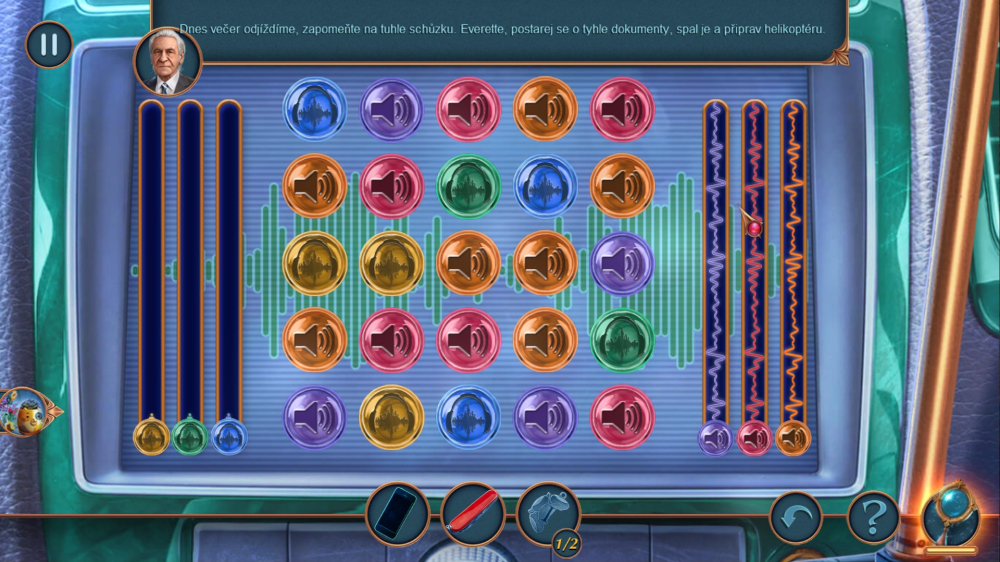The image size is (1000, 562).
Task: Play the small pink speaker button under tube
Action: click(754, 437)
